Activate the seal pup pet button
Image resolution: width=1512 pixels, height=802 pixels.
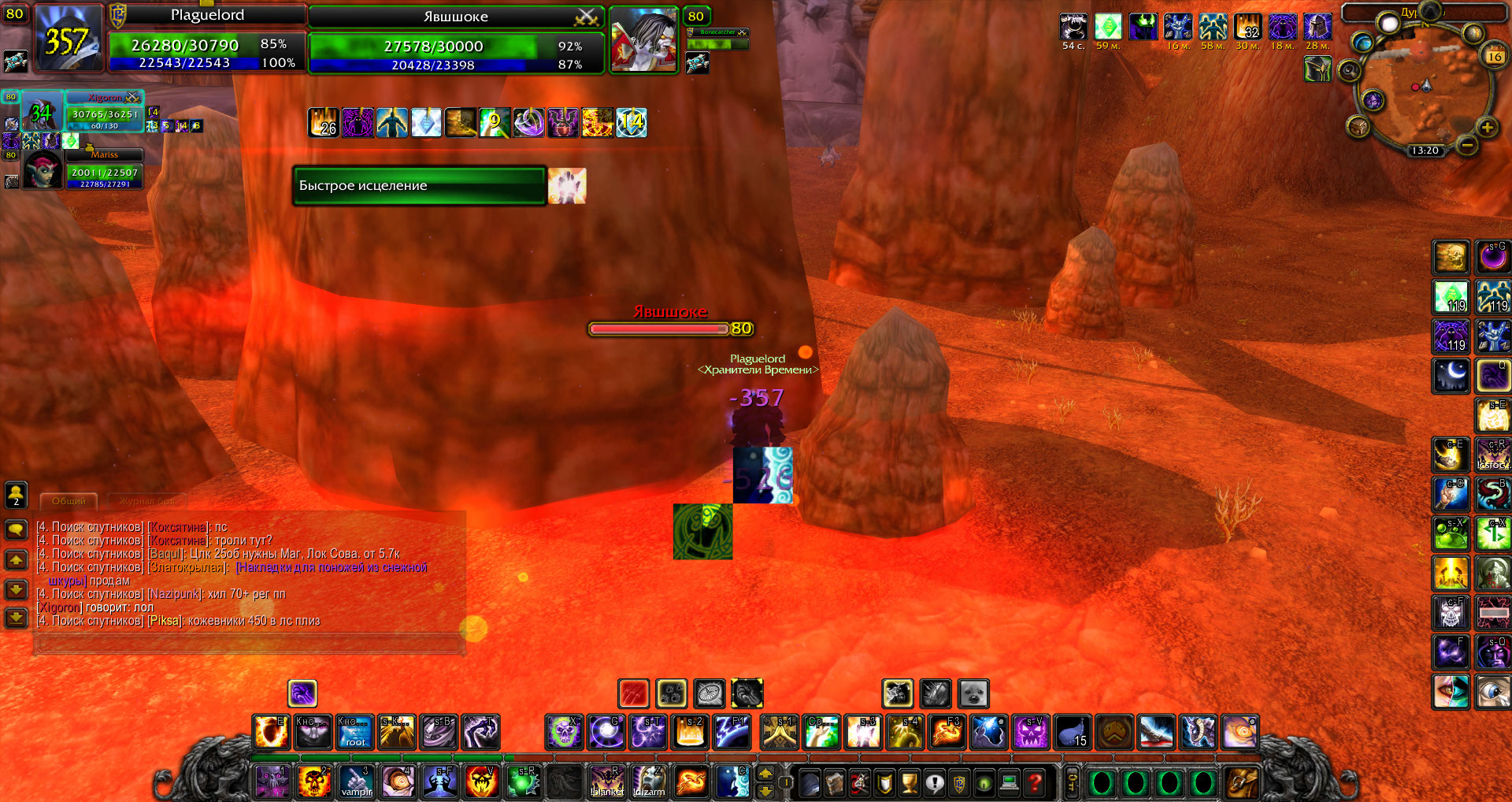coord(973,694)
